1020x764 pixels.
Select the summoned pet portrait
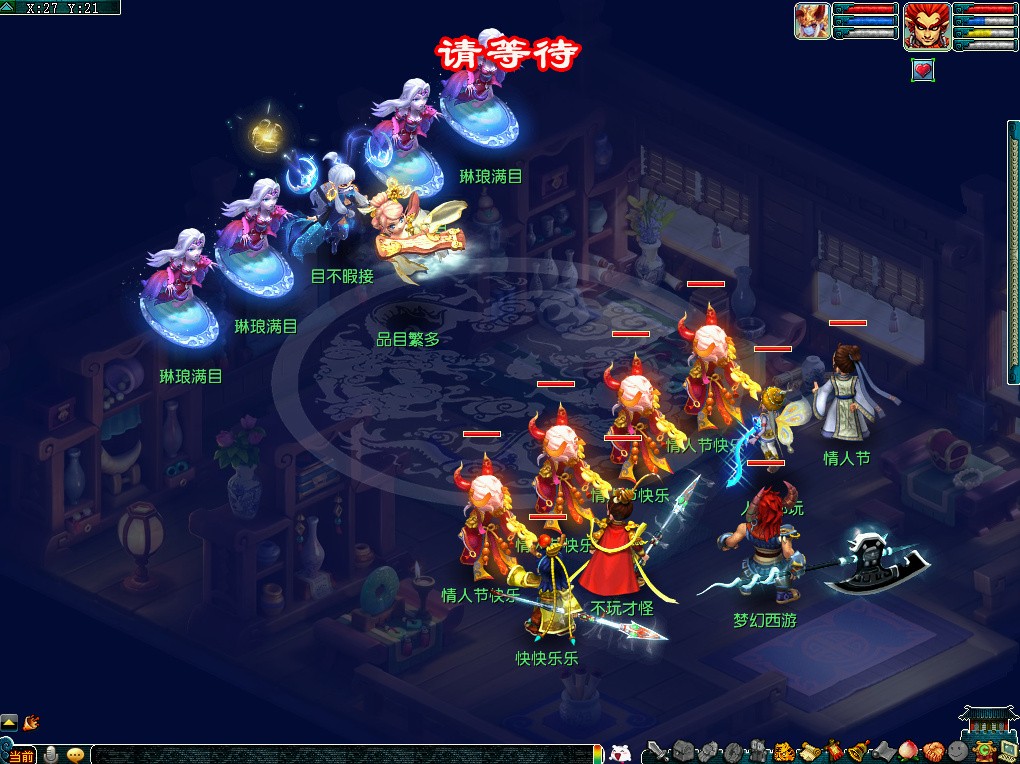click(x=812, y=22)
